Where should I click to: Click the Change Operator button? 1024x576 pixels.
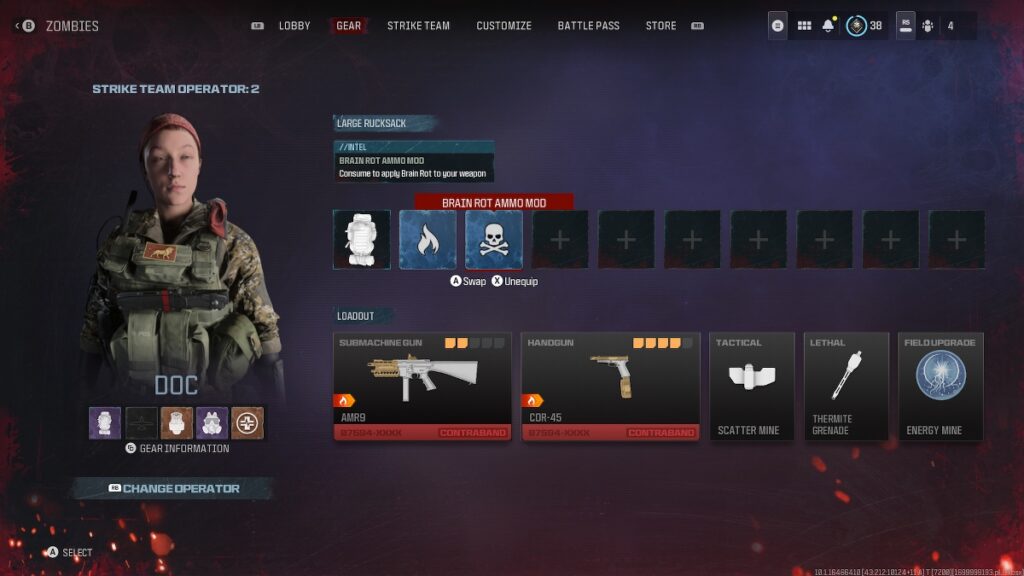[x=172, y=488]
